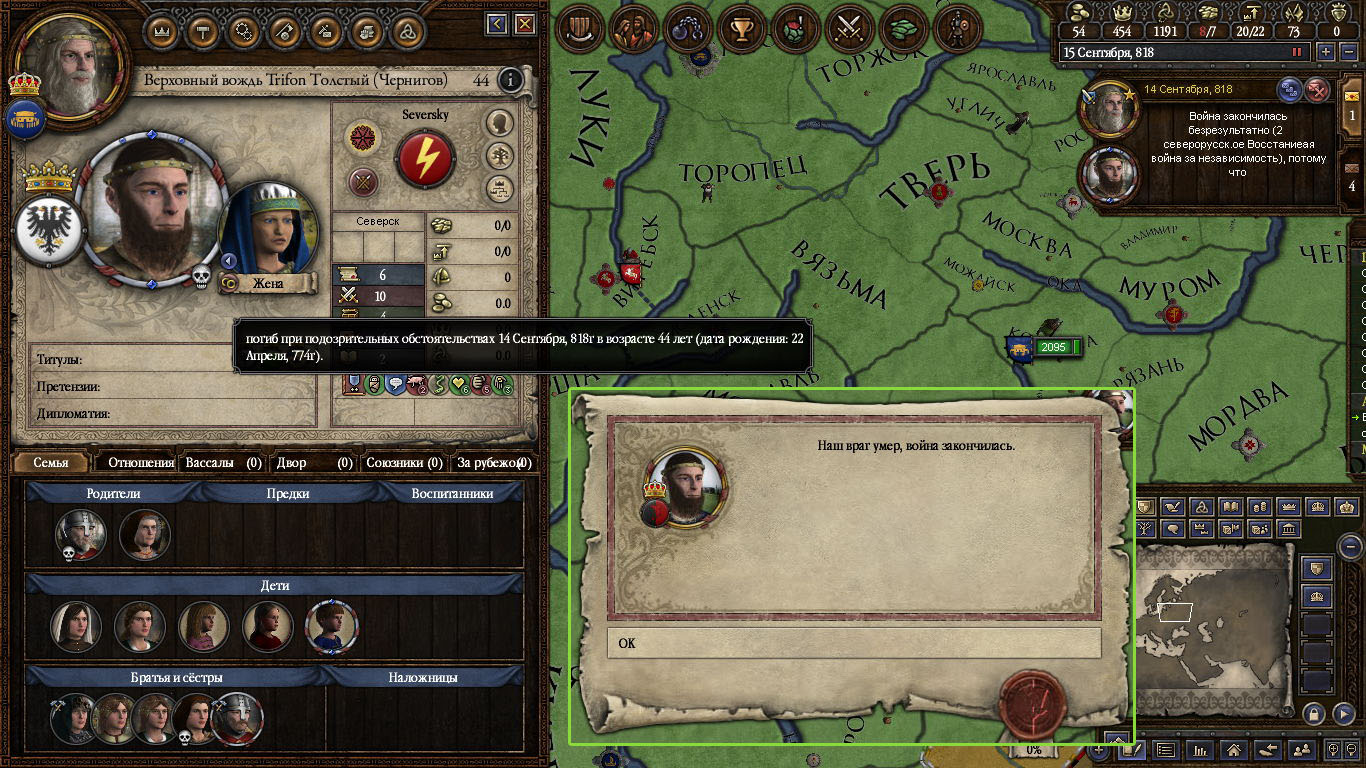Show the Двор tab
This screenshot has width=1366, height=768.
(x=315, y=463)
